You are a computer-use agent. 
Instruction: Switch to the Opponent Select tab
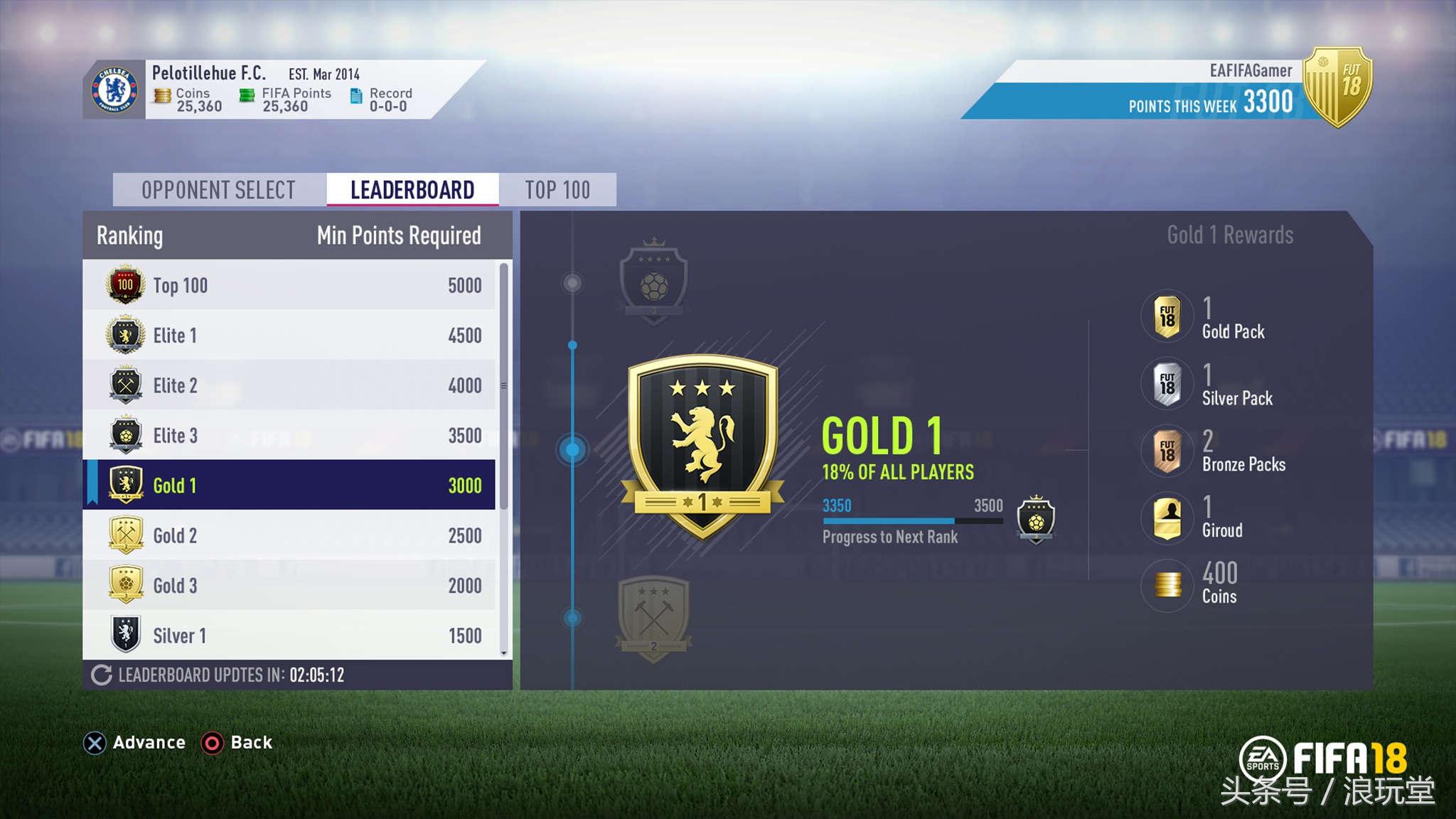click(x=218, y=189)
